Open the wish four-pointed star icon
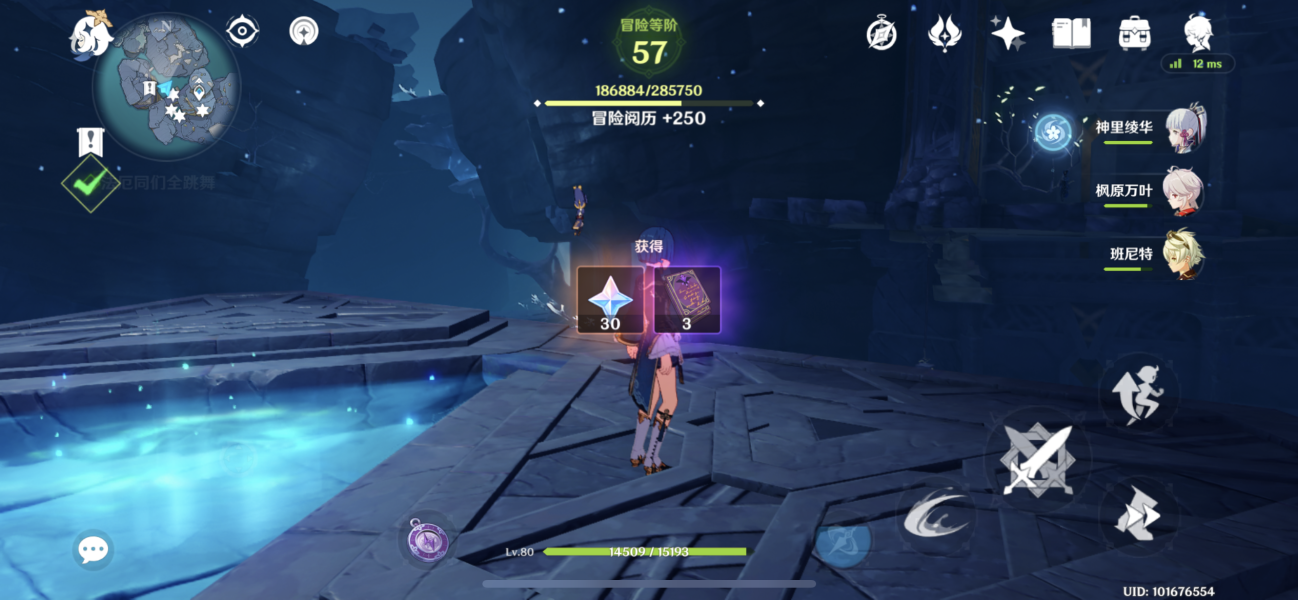 pyautogui.click(x=1007, y=33)
